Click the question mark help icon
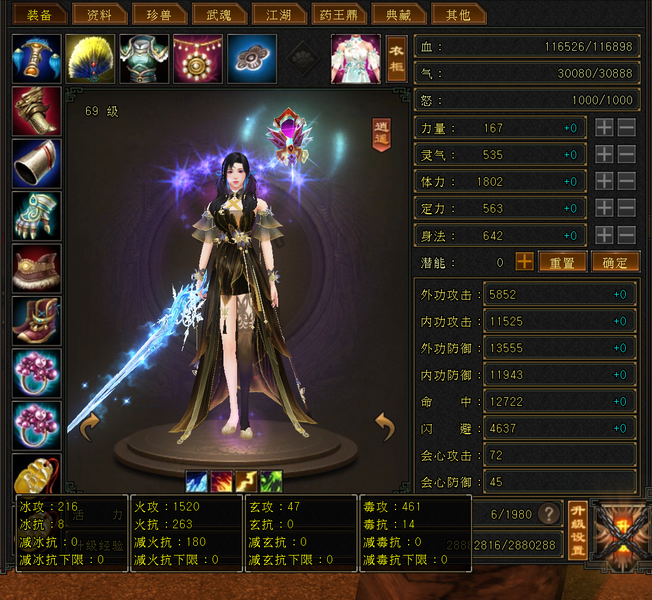Image resolution: width=652 pixels, height=600 pixels. [x=548, y=514]
